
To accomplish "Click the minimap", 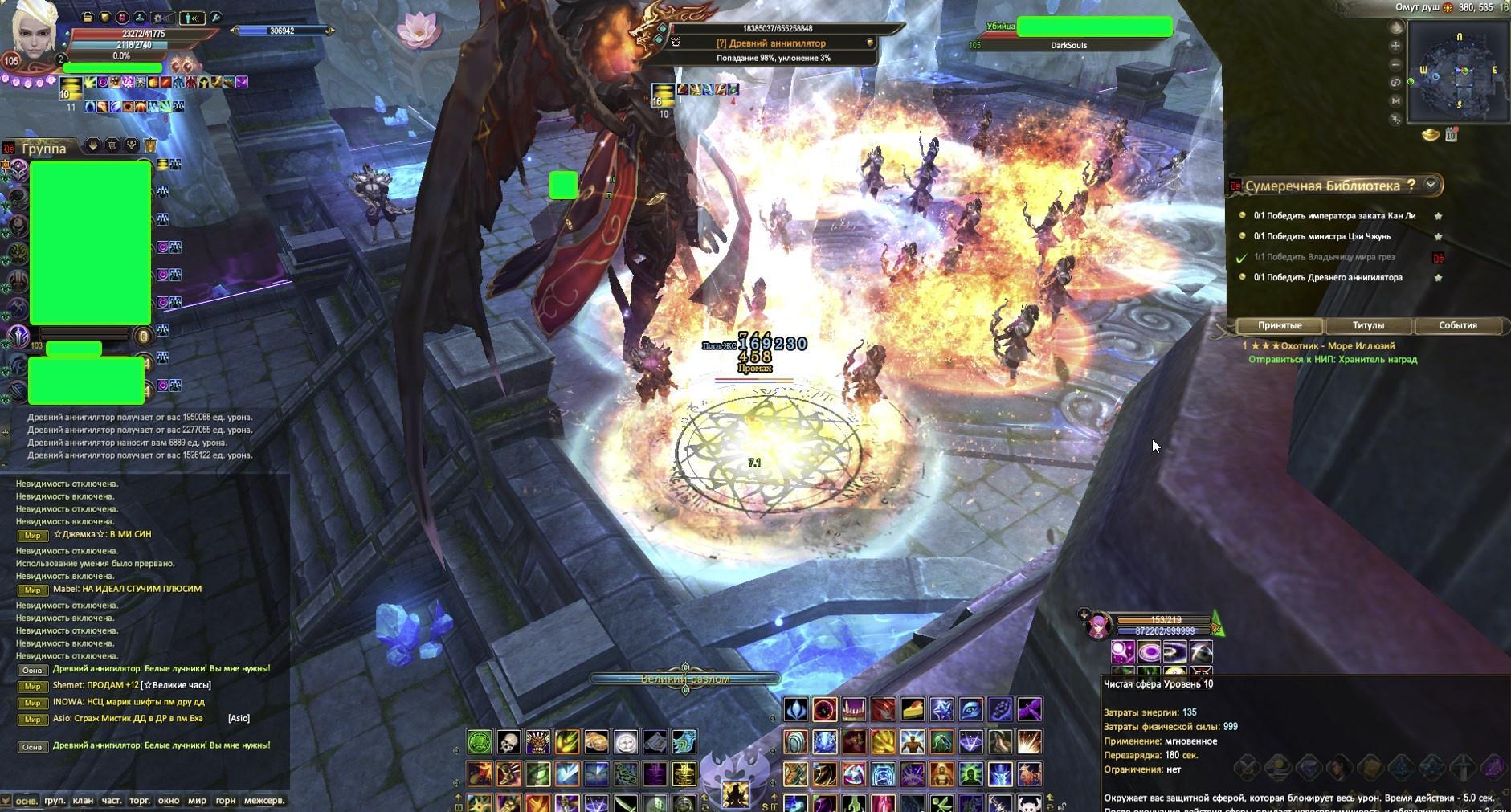I will [1460, 74].
